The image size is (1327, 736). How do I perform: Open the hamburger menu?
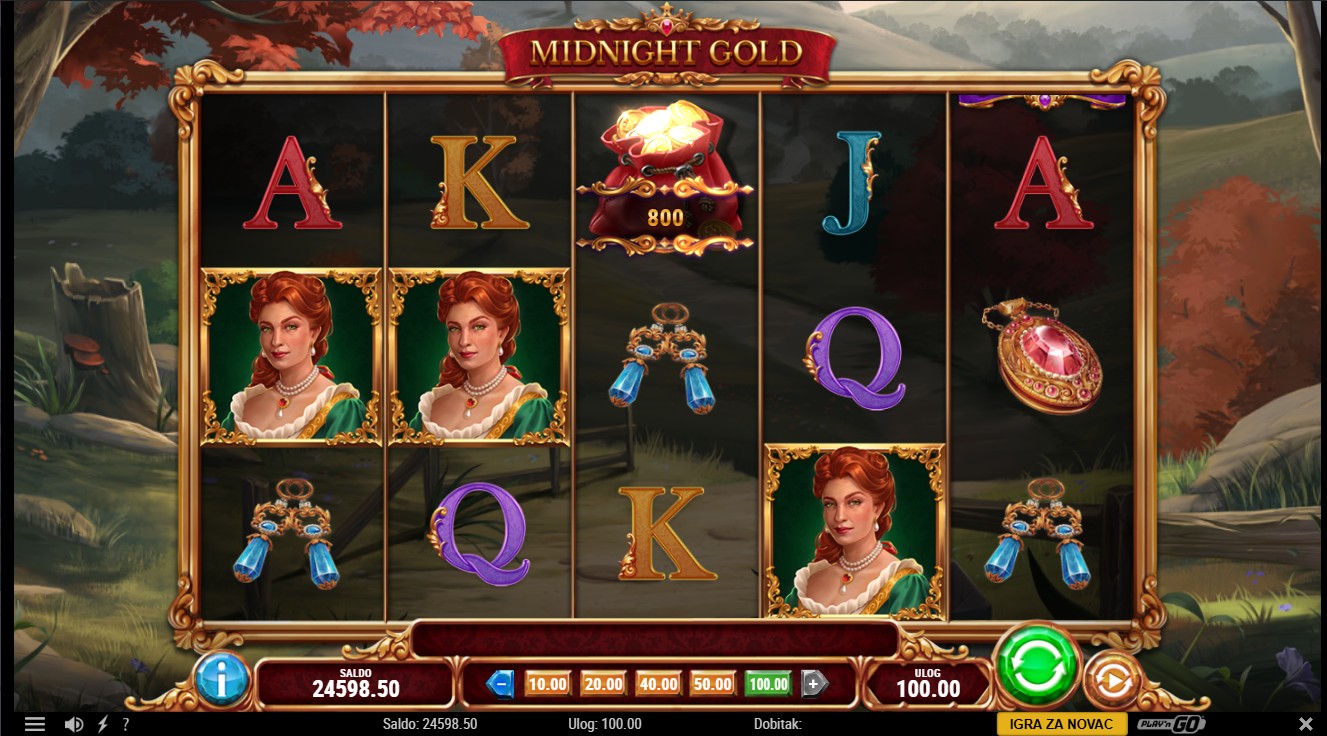[x=35, y=724]
